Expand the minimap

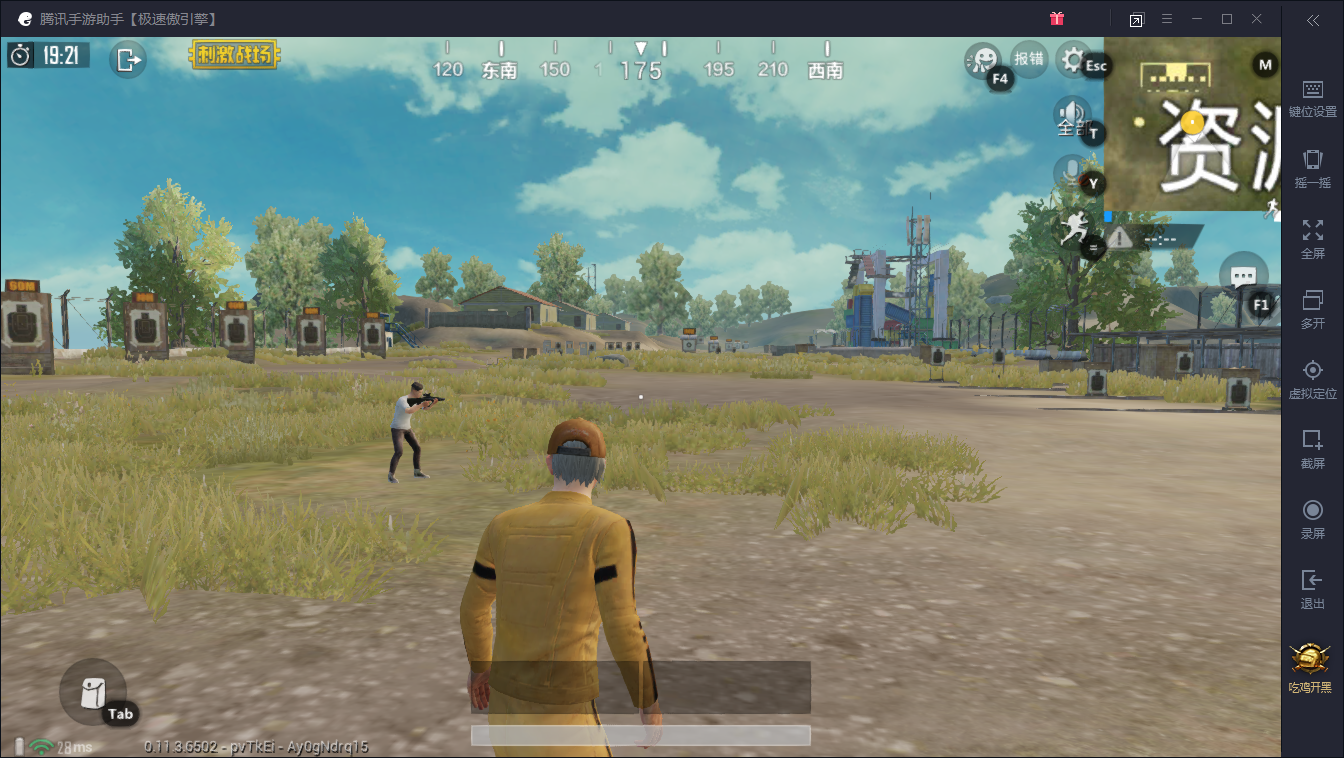(x=1192, y=124)
